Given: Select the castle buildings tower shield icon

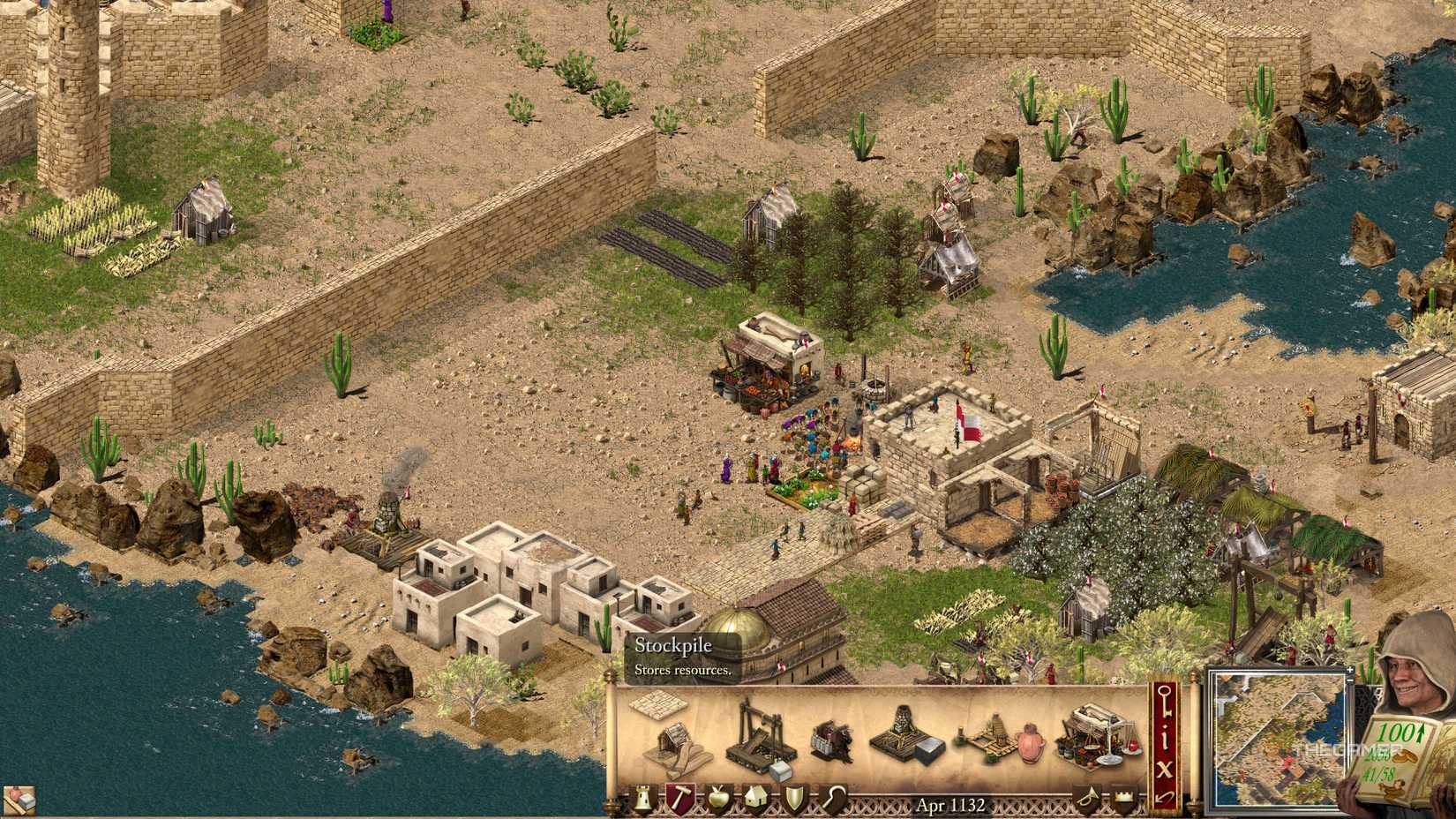Looking at the screenshot, I should (x=642, y=799).
